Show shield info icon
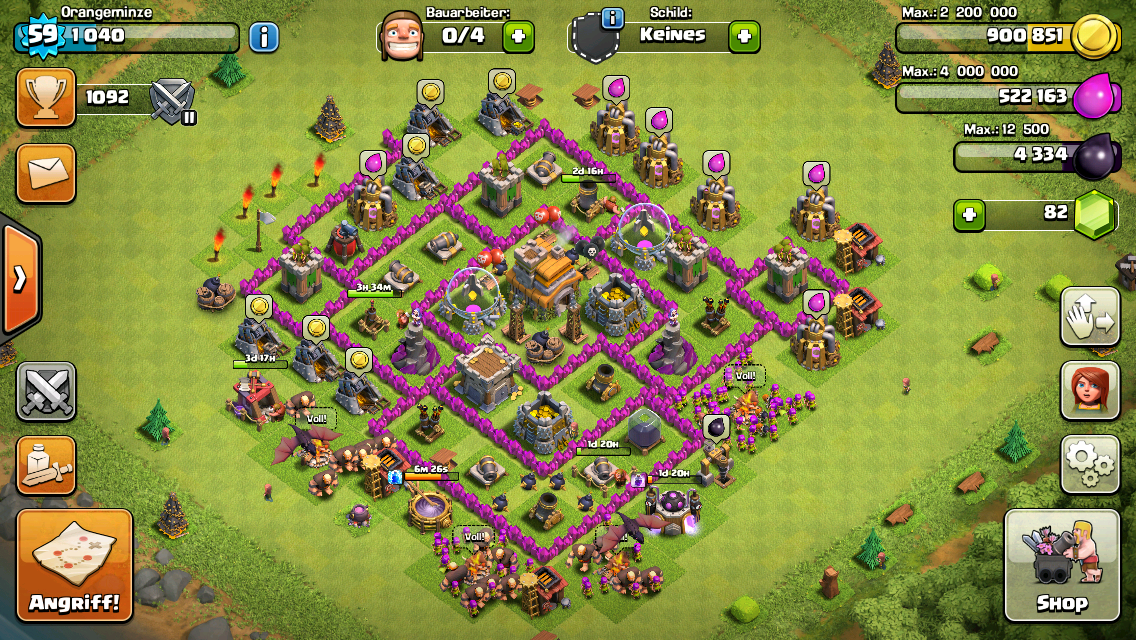1136x640 pixels. (612, 17)
